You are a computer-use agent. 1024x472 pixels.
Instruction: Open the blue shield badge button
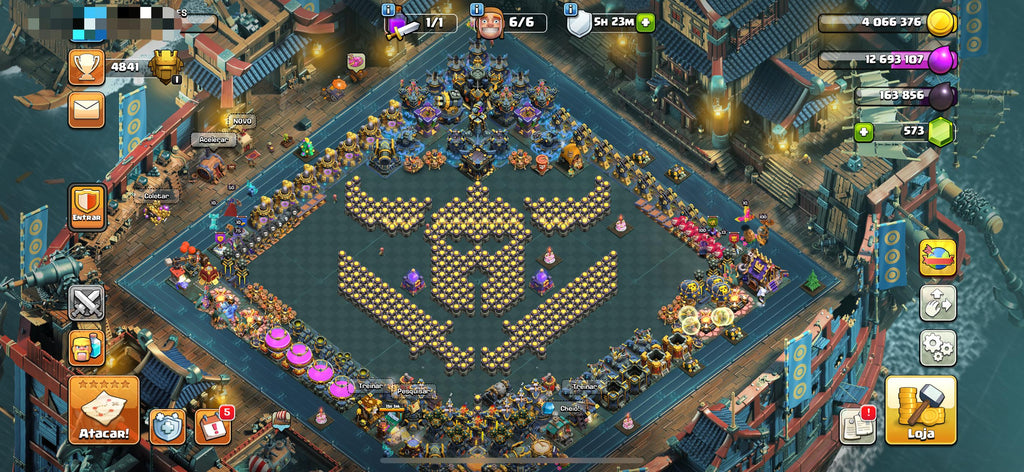pyautogui.click(x=168, y=426)
